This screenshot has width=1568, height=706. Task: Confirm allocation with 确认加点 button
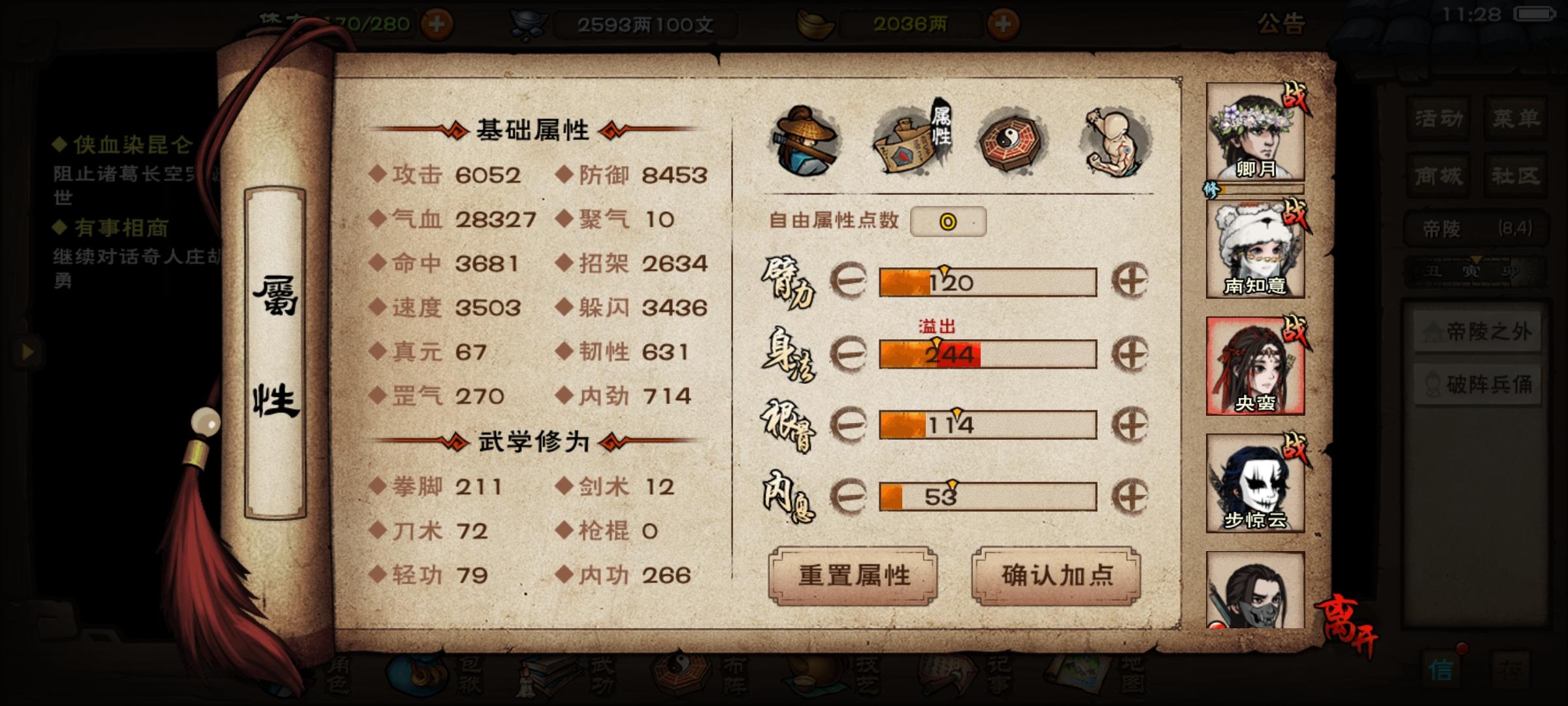pyautogui.click(x=1055, y=575)
